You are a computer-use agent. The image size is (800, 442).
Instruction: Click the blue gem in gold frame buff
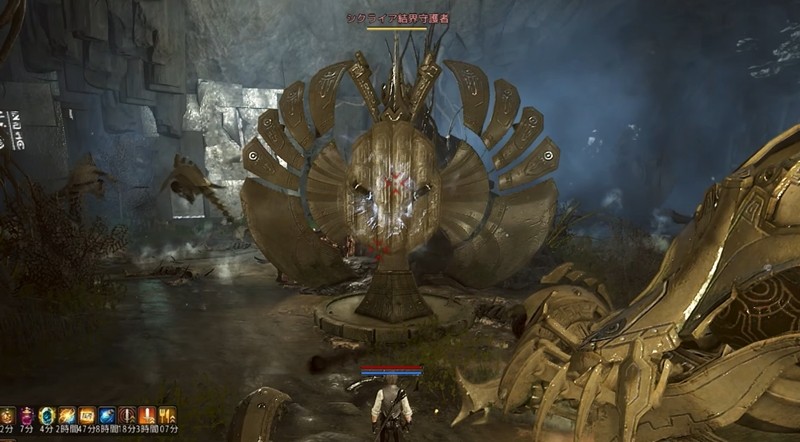tap(47, 414)
